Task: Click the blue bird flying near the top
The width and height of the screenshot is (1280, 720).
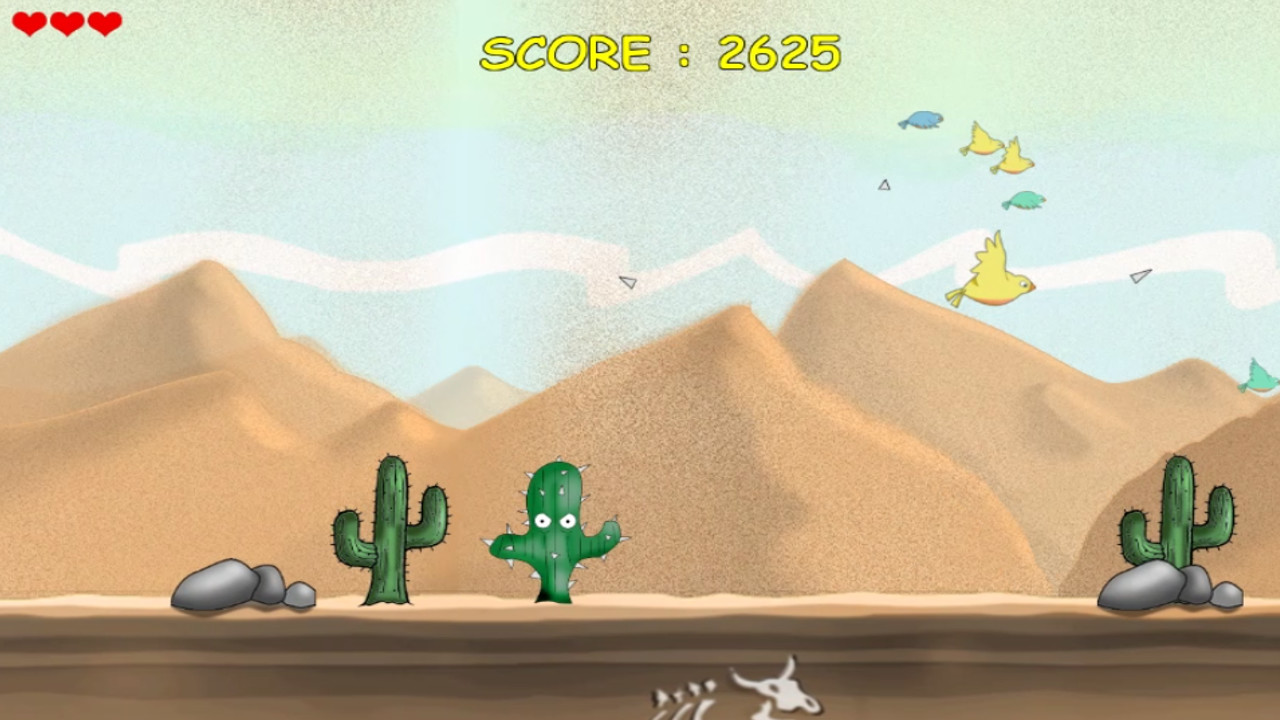Action: tap(922, 120)
